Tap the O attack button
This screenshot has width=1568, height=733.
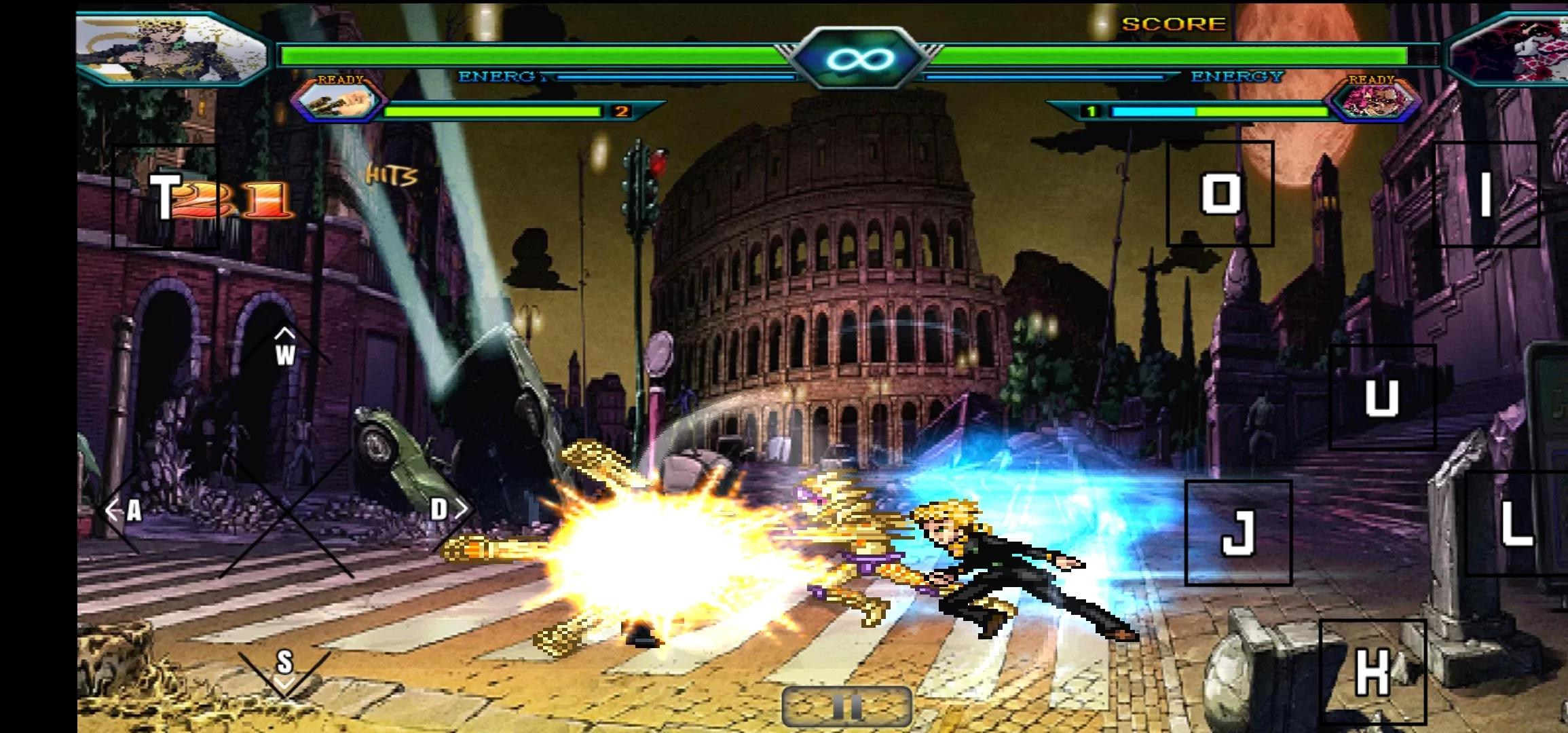click(x=1220, y=194)
